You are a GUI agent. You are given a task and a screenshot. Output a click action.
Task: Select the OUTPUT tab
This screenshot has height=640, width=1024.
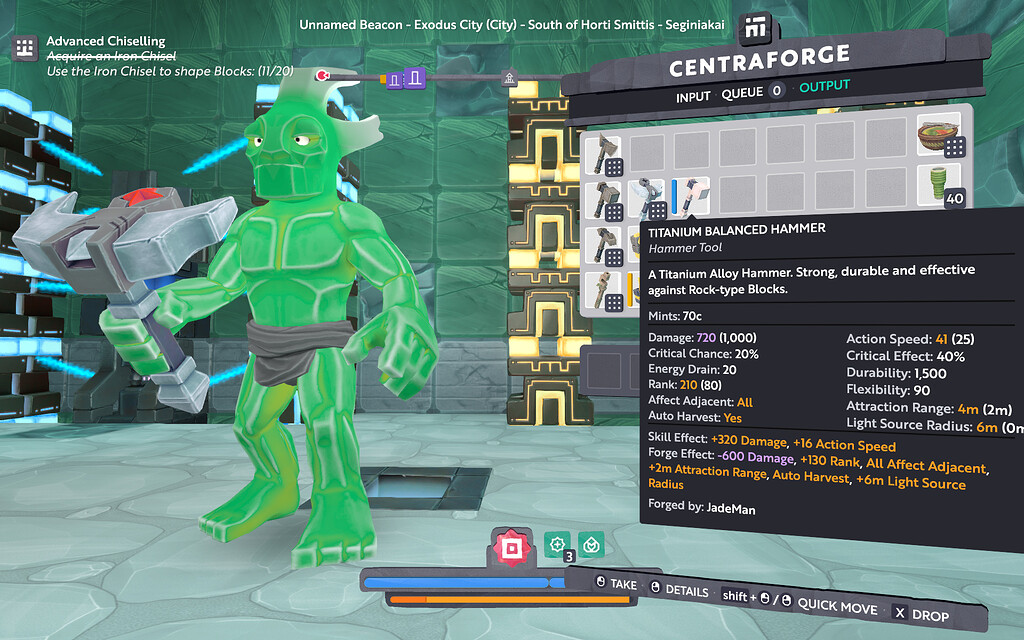coord(824,87)
